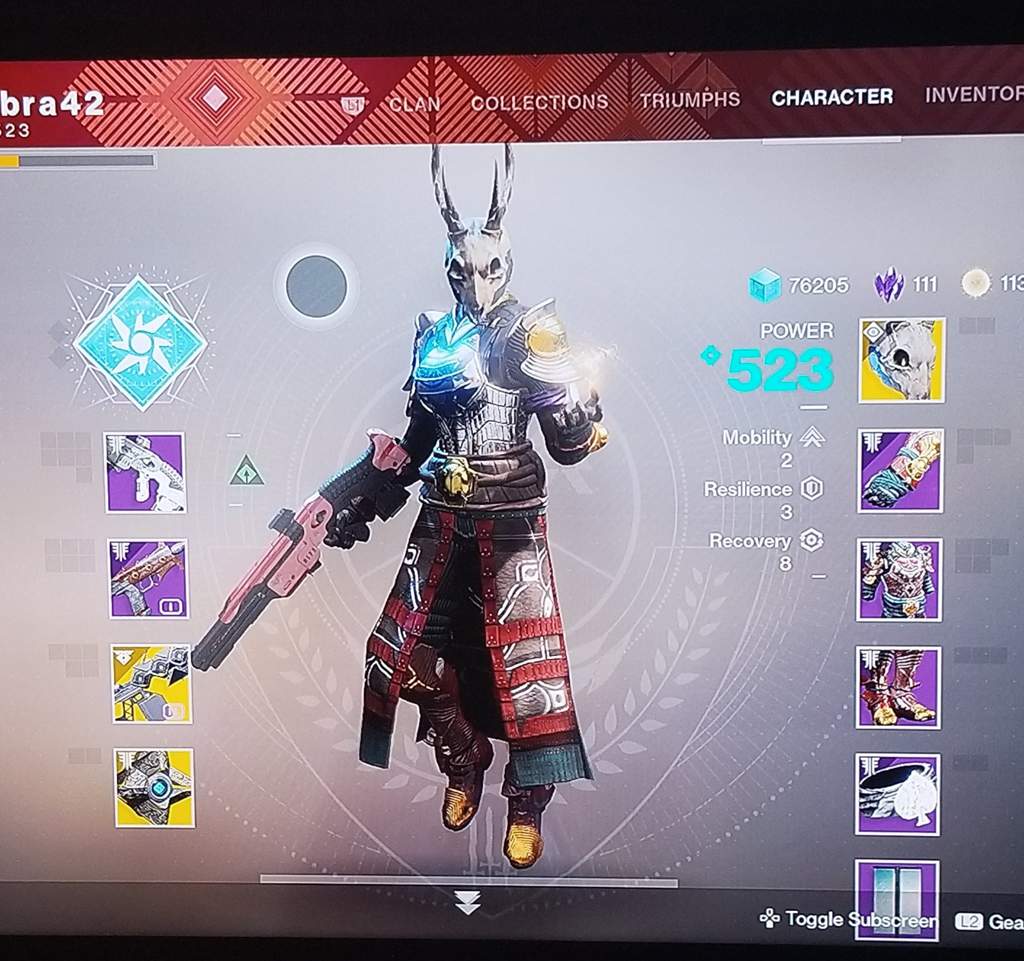Viewport: 1024px width, 961px height.
Task: Open the Ghost shell slot
Action: pyautogui.click(x=154, y=788)
